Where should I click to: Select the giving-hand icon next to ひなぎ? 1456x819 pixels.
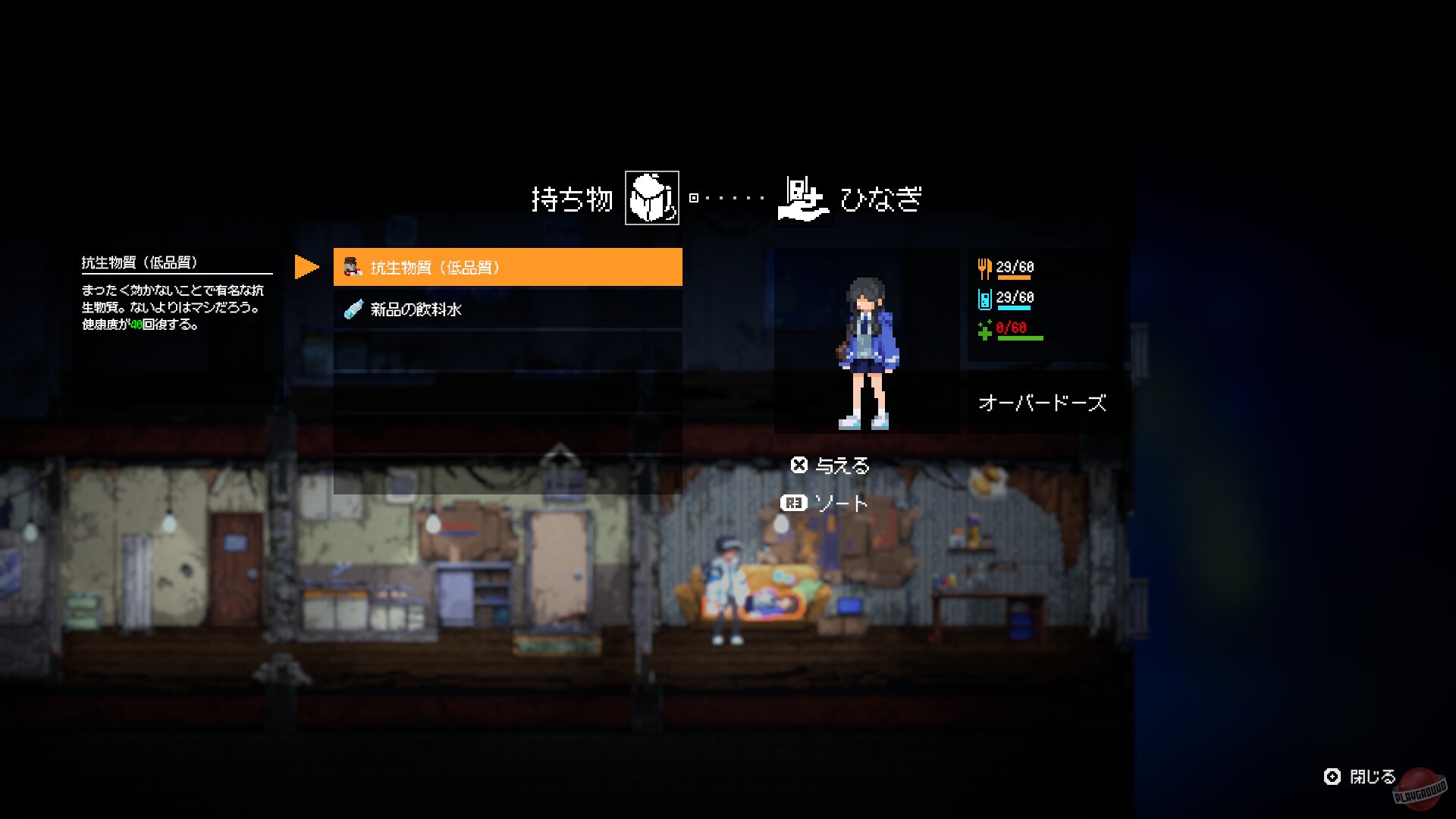[802, 199]
